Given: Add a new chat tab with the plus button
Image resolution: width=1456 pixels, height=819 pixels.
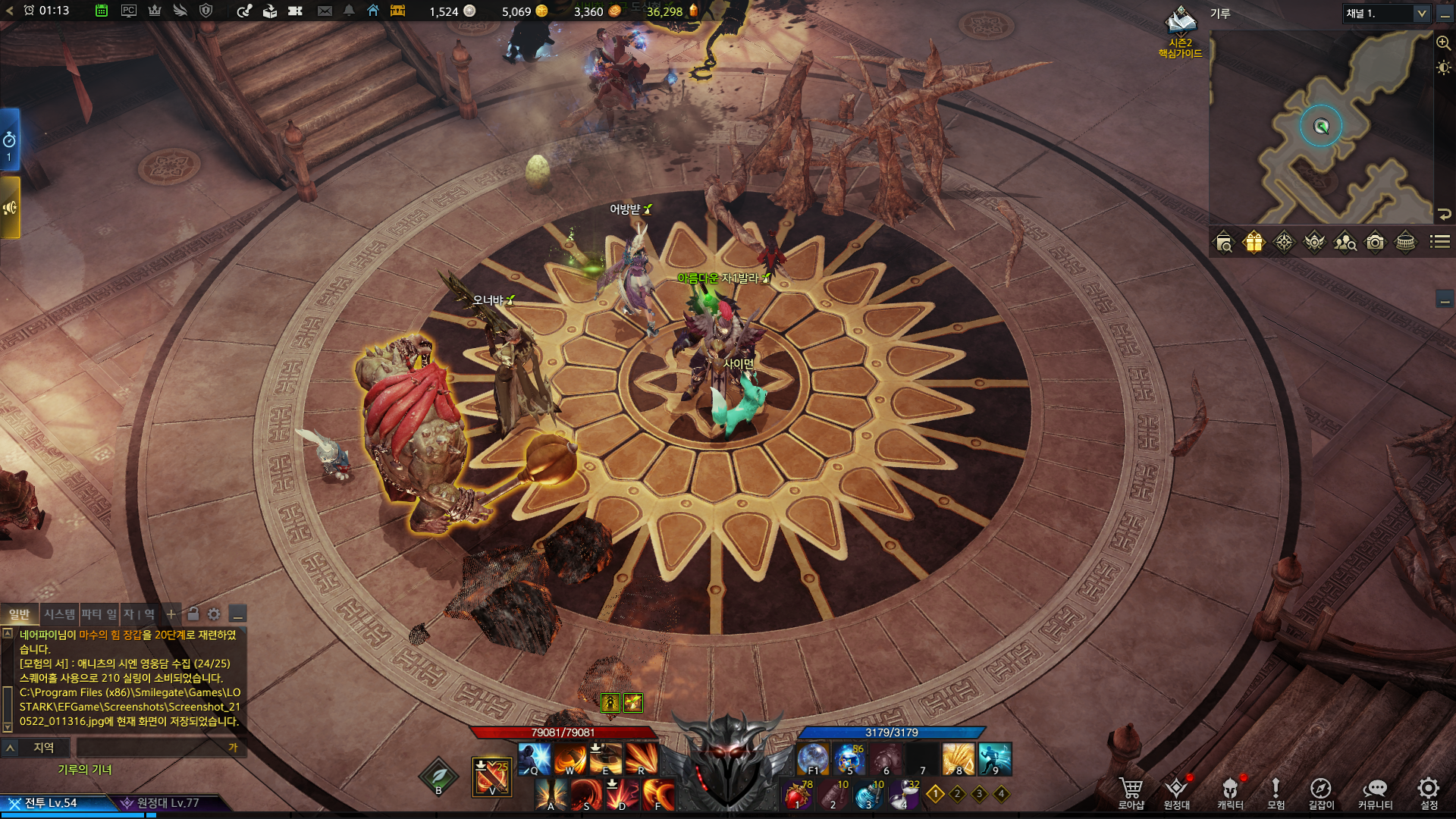Looking at the screenshot, I should (x=171, y=614).
